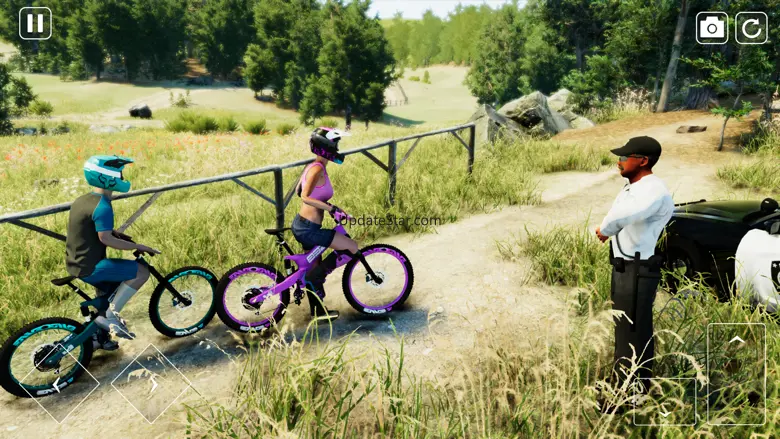Steer right with the right-arrow diamond
The width and height of the screenshot is (780, 439).
[x=150, y=383]
